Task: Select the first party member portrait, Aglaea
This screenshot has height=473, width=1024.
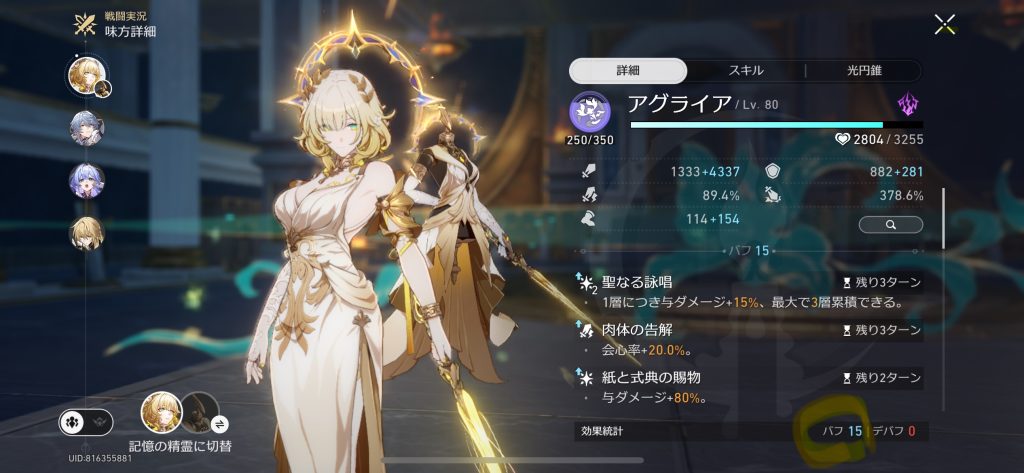Action: click(87, 76)
